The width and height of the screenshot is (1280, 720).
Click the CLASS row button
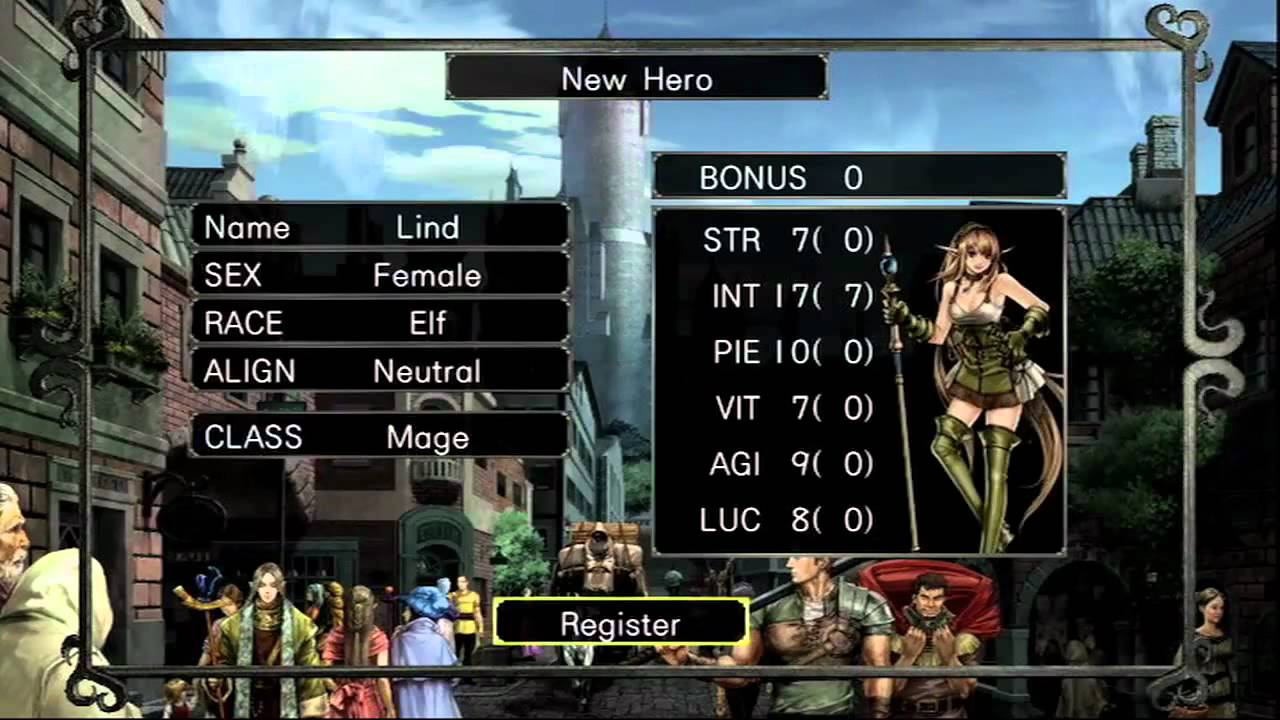[x=380, y=437]
